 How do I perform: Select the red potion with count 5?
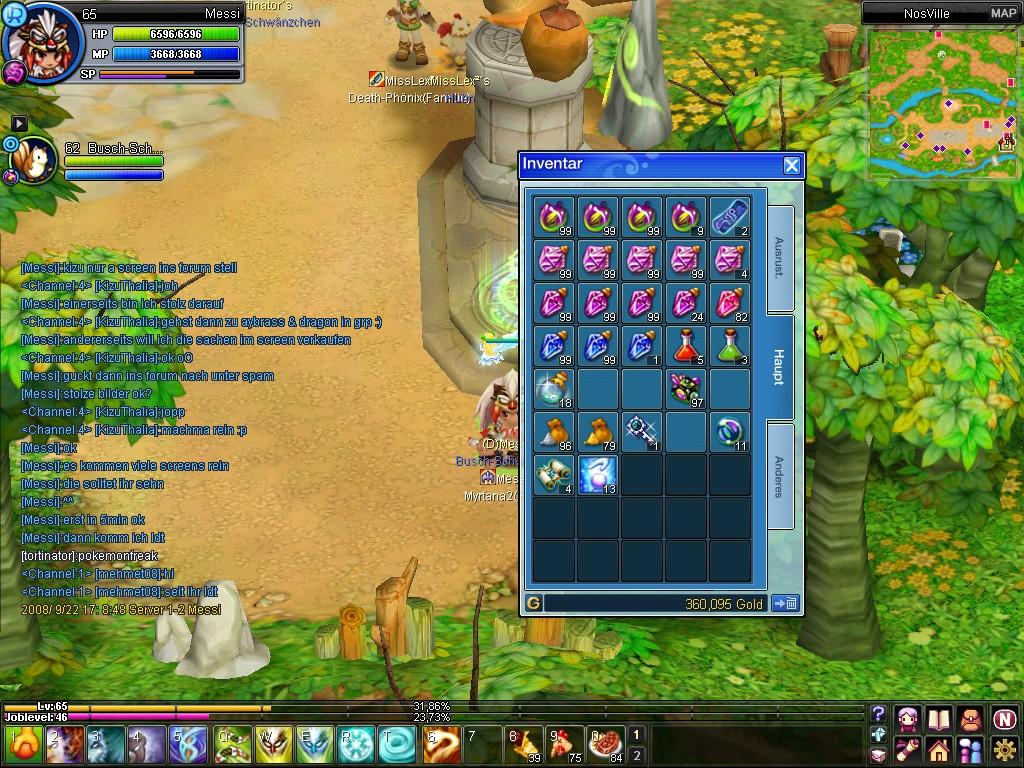pos(687,346)
